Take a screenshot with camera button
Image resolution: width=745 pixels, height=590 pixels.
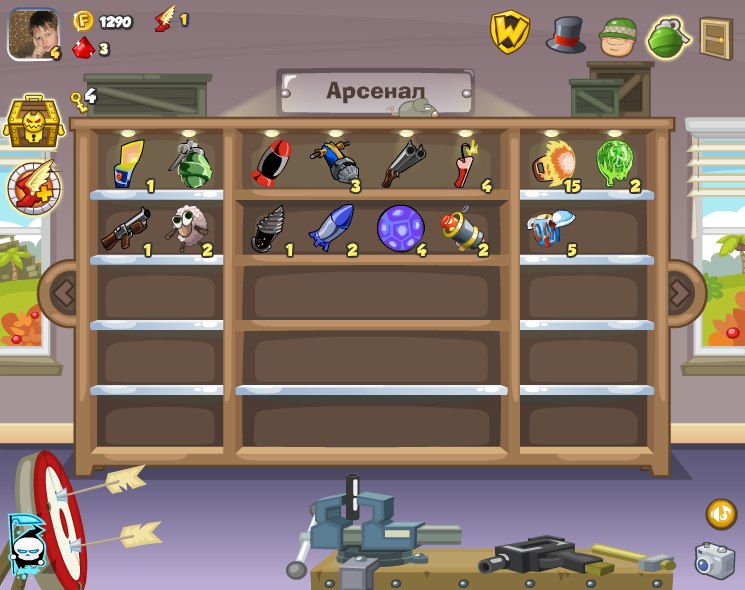[714, 561]
